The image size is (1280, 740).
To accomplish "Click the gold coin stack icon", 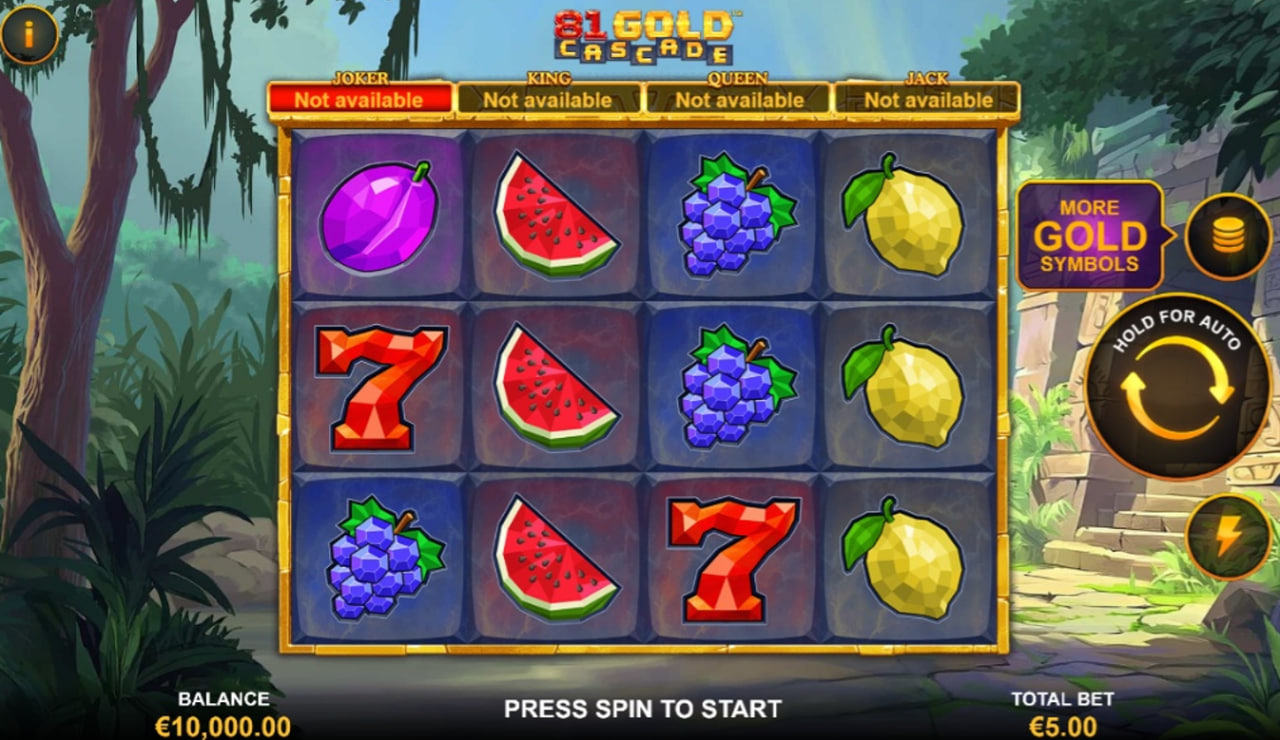I will pyautogui.click(x=1227, y=238).
